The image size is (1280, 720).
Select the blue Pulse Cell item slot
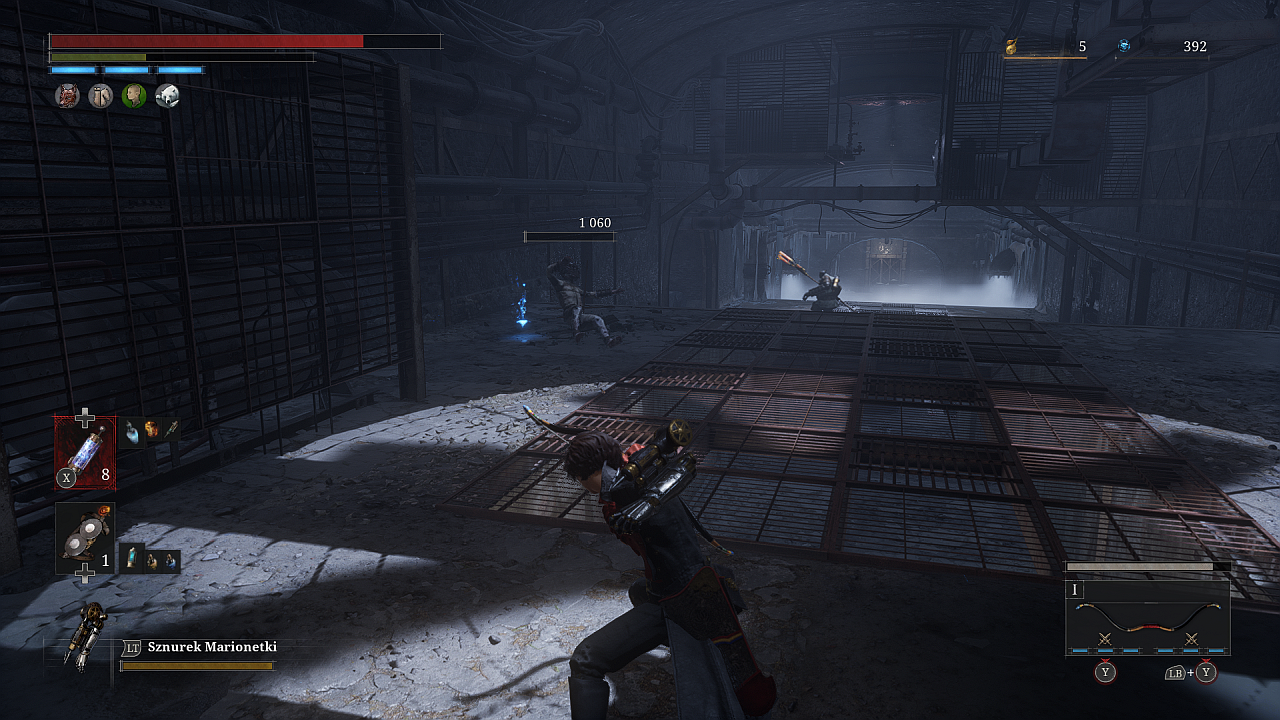pyautogui.click(x=84, y=453)
